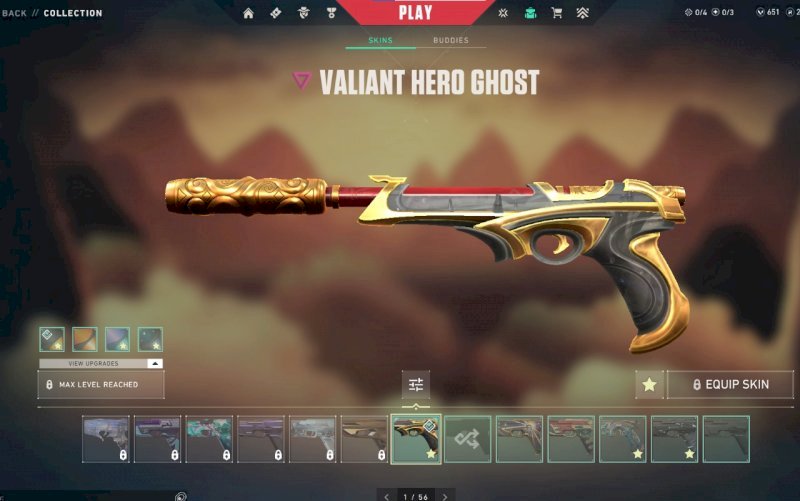800x501 pixels.
Task: Open the skin filter sliders button
Action: pos(416,385)
